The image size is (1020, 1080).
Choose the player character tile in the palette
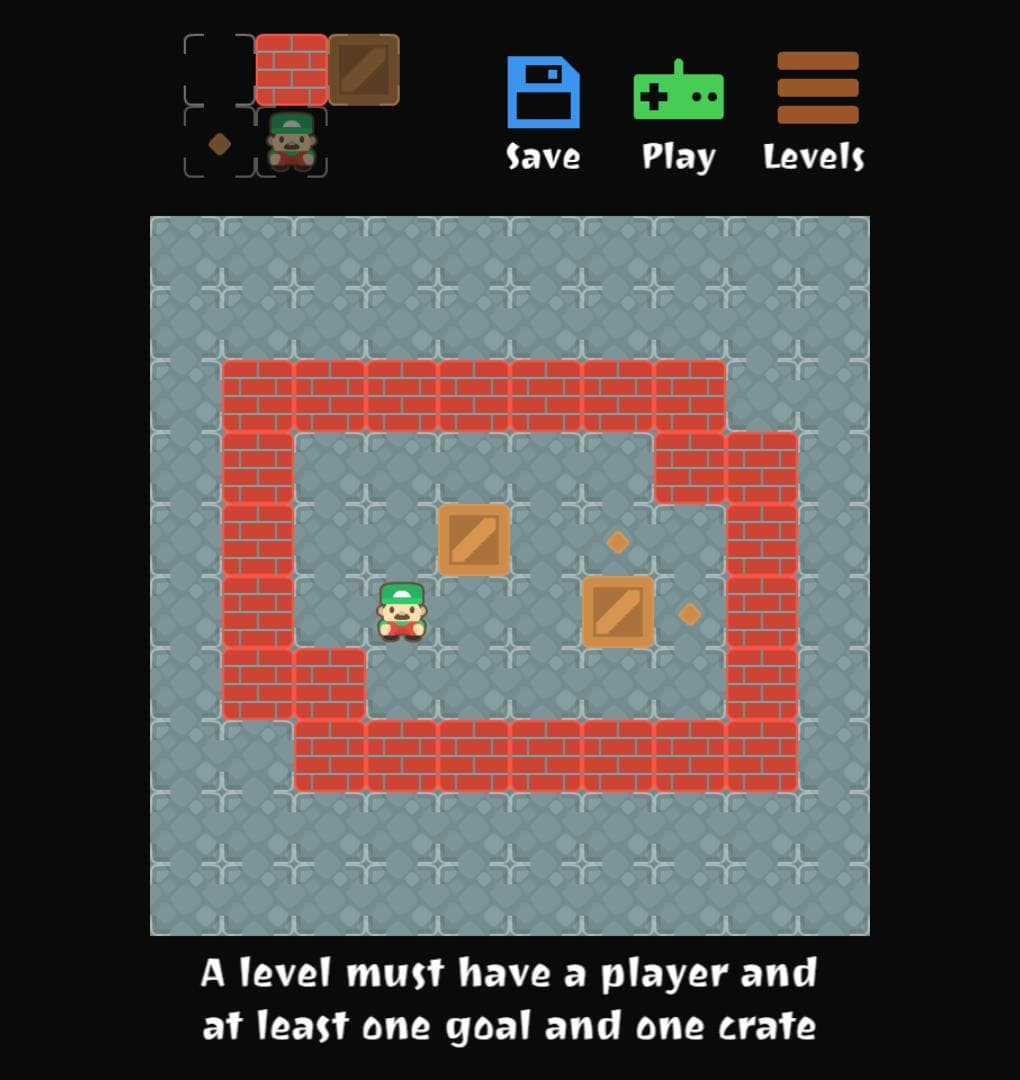pos(291,143)
